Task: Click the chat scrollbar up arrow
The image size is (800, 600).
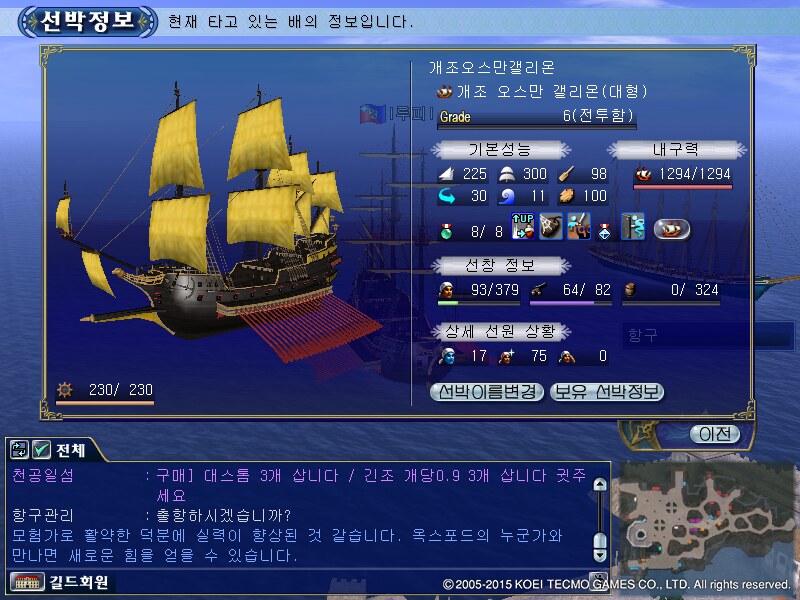Action: [x=599, y=486]
